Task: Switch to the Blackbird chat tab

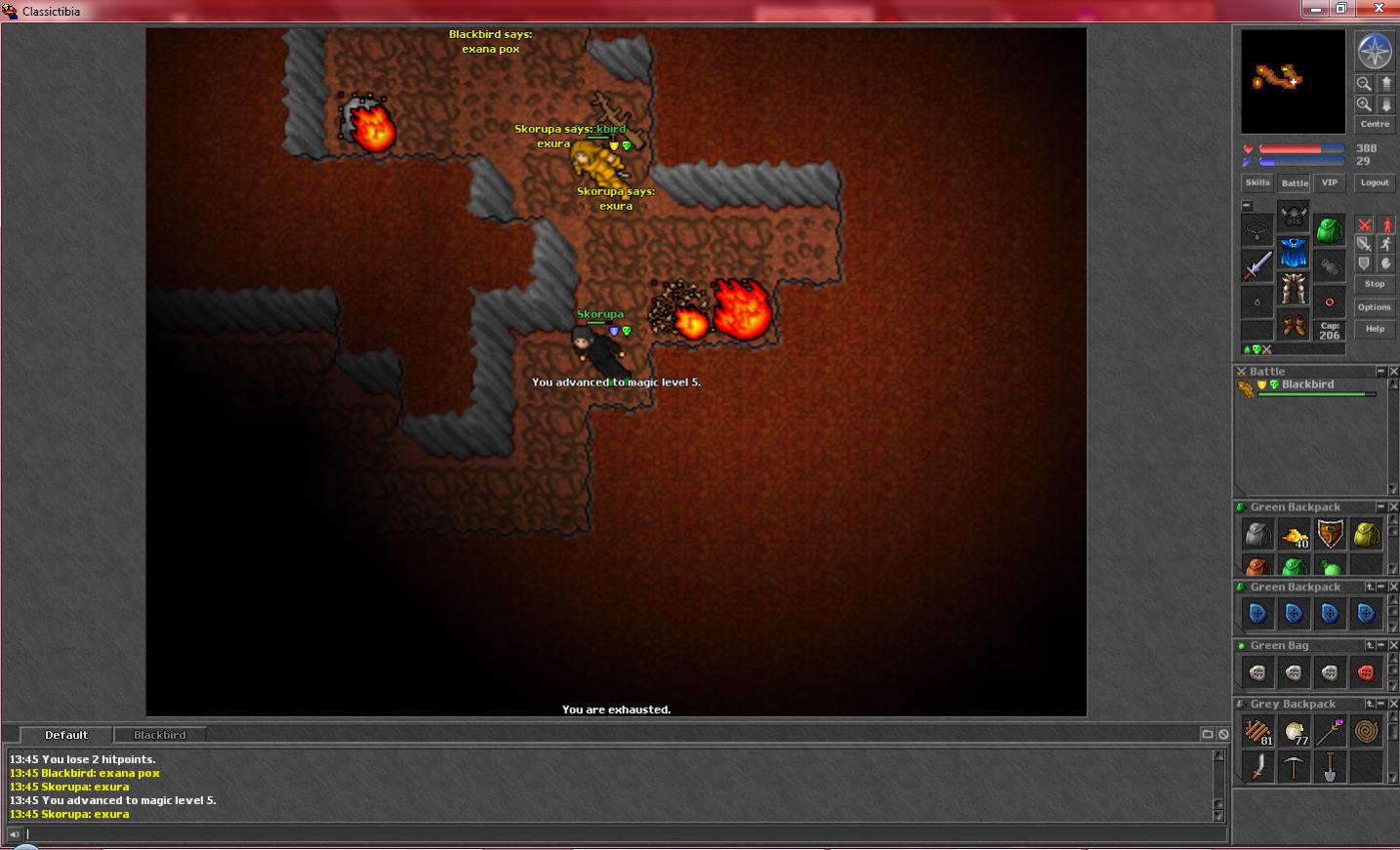Action: (x=159, y=735)
